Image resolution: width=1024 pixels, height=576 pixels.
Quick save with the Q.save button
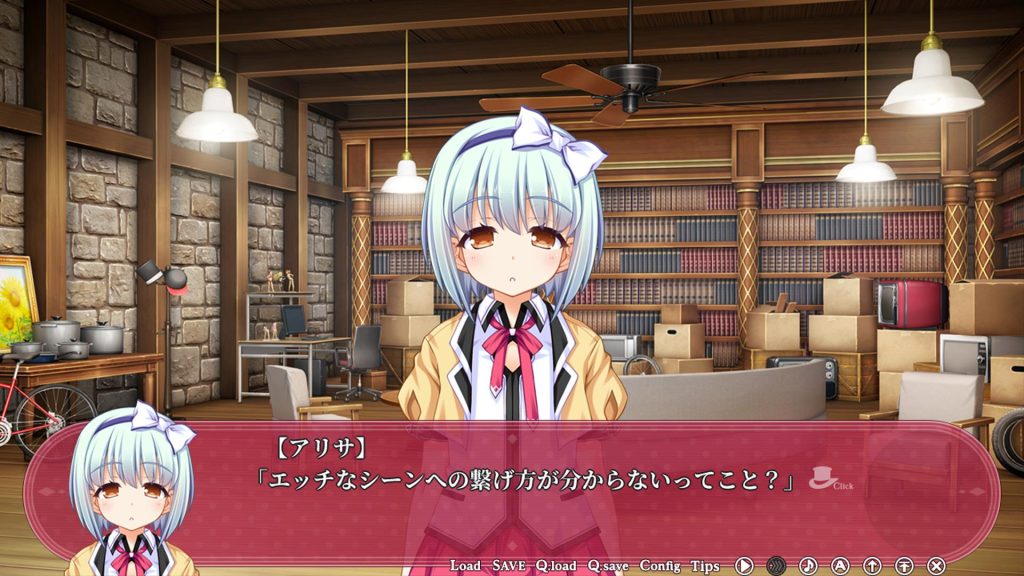click(x=608, y=566)
